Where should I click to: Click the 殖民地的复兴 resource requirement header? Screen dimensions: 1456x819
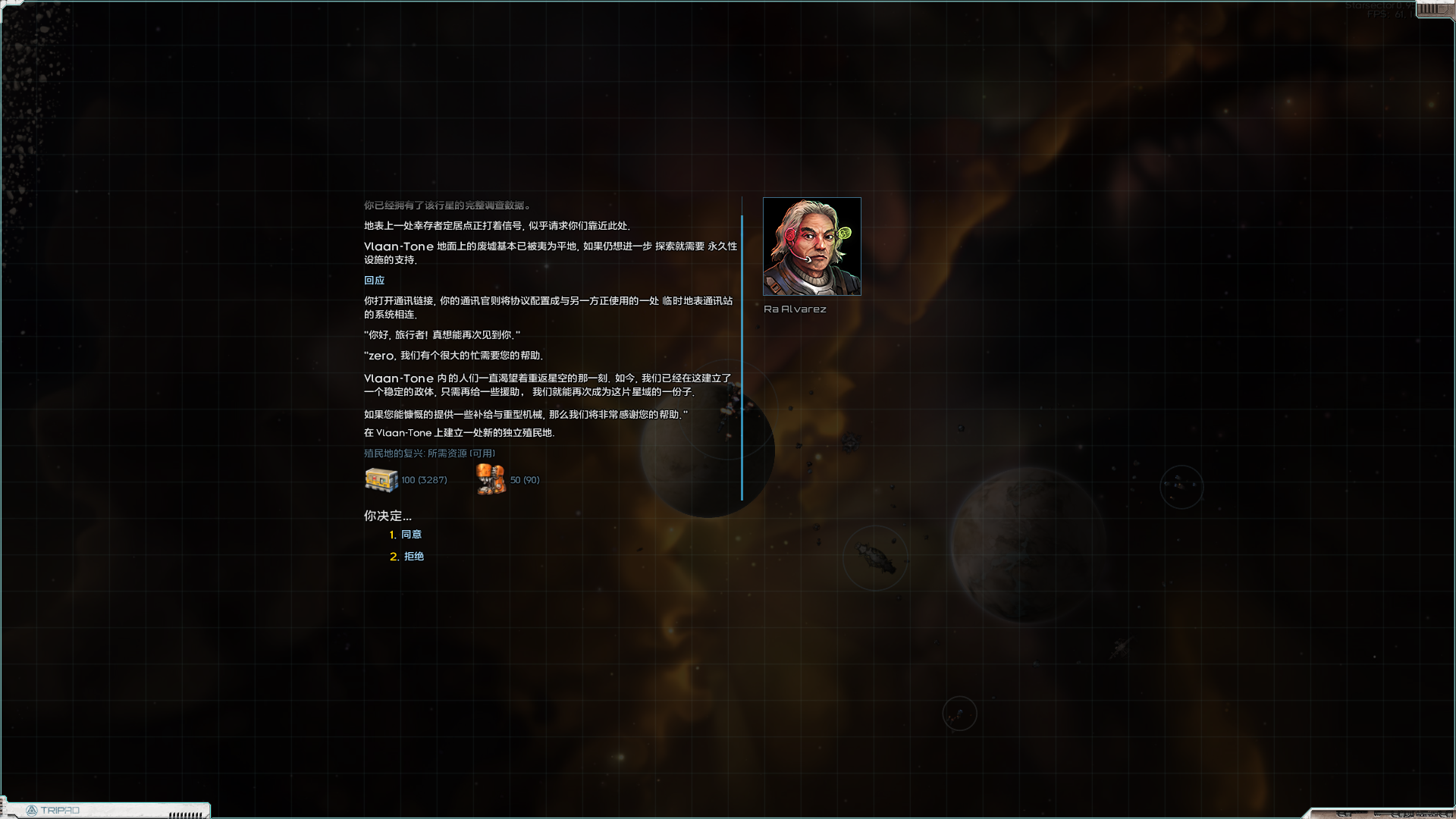click(428, 453)
